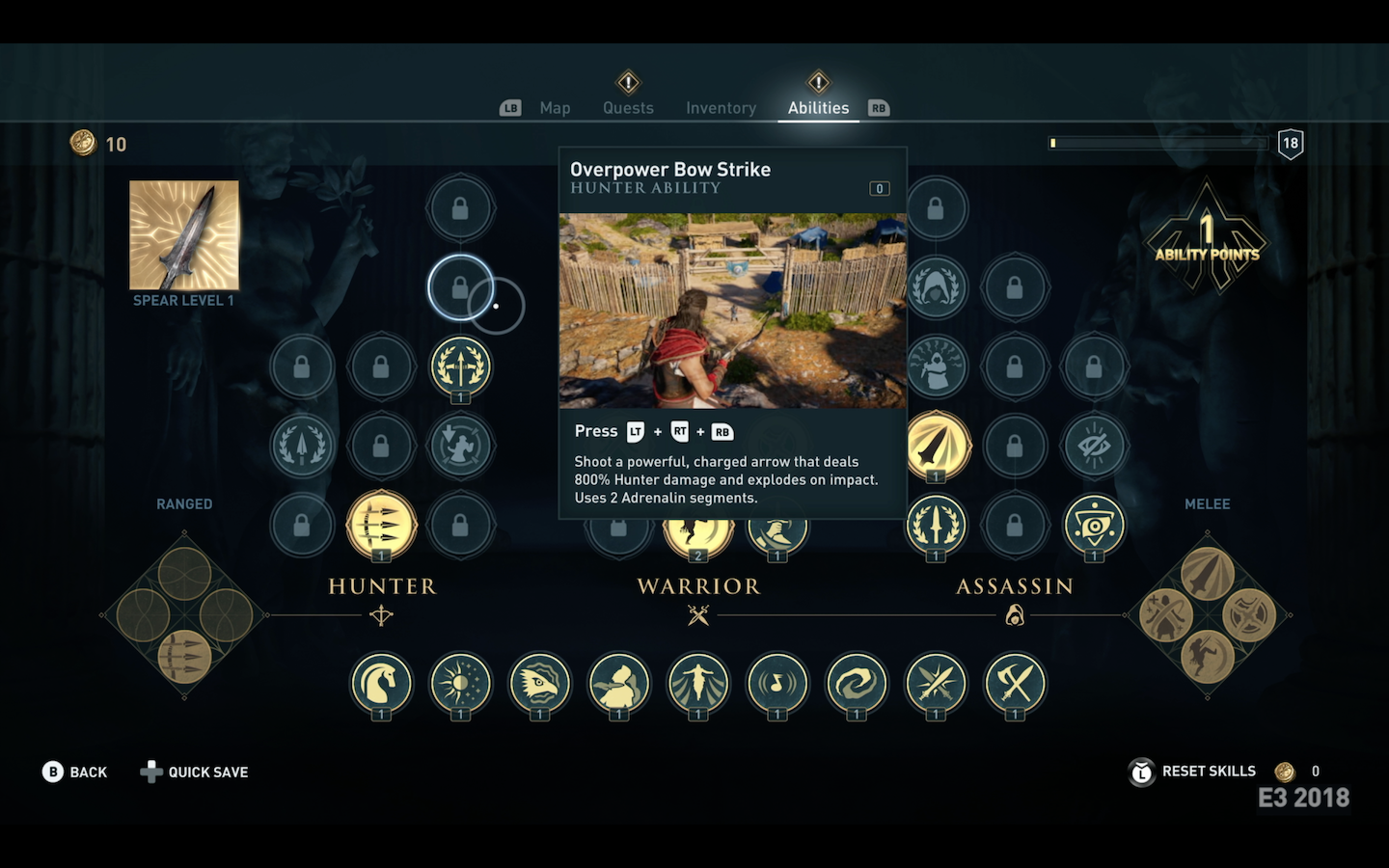Switch to the Map tab

coord(555,108)
